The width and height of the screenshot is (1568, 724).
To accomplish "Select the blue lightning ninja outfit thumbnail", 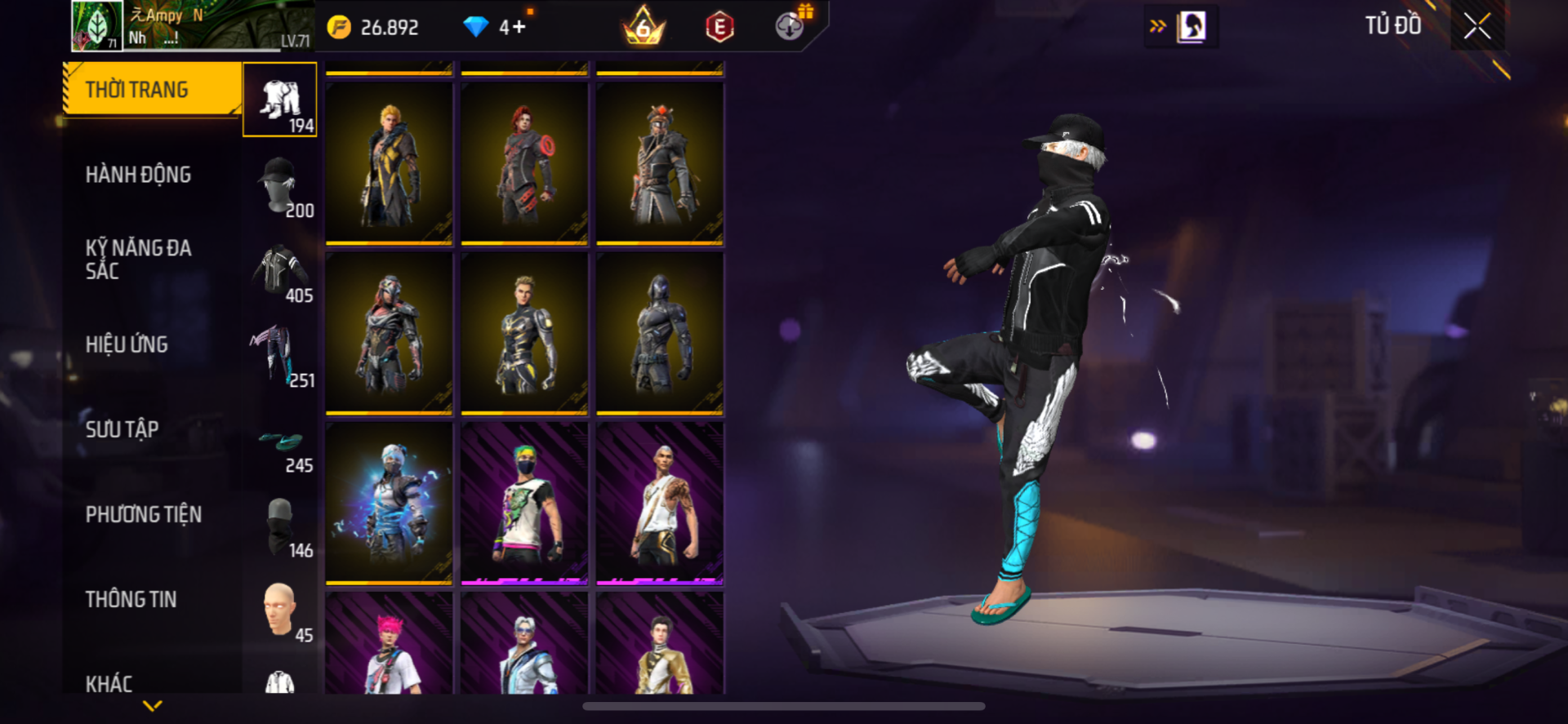I will click(x=390, y=503).
